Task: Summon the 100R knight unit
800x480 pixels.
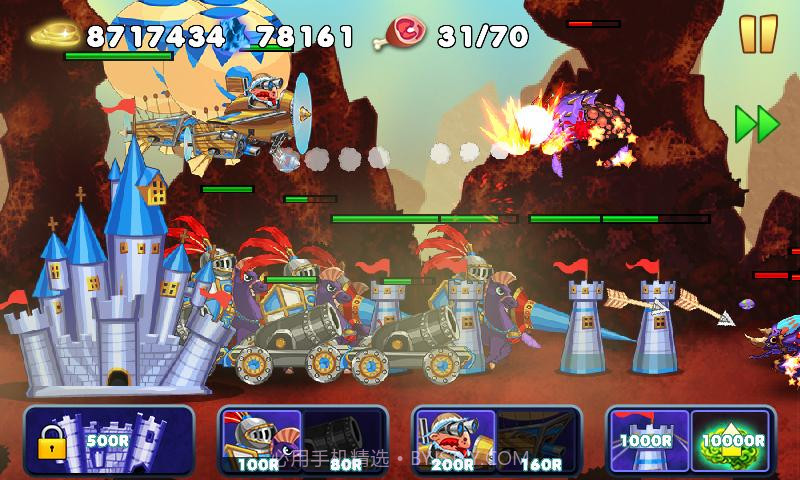Action: 260,437
